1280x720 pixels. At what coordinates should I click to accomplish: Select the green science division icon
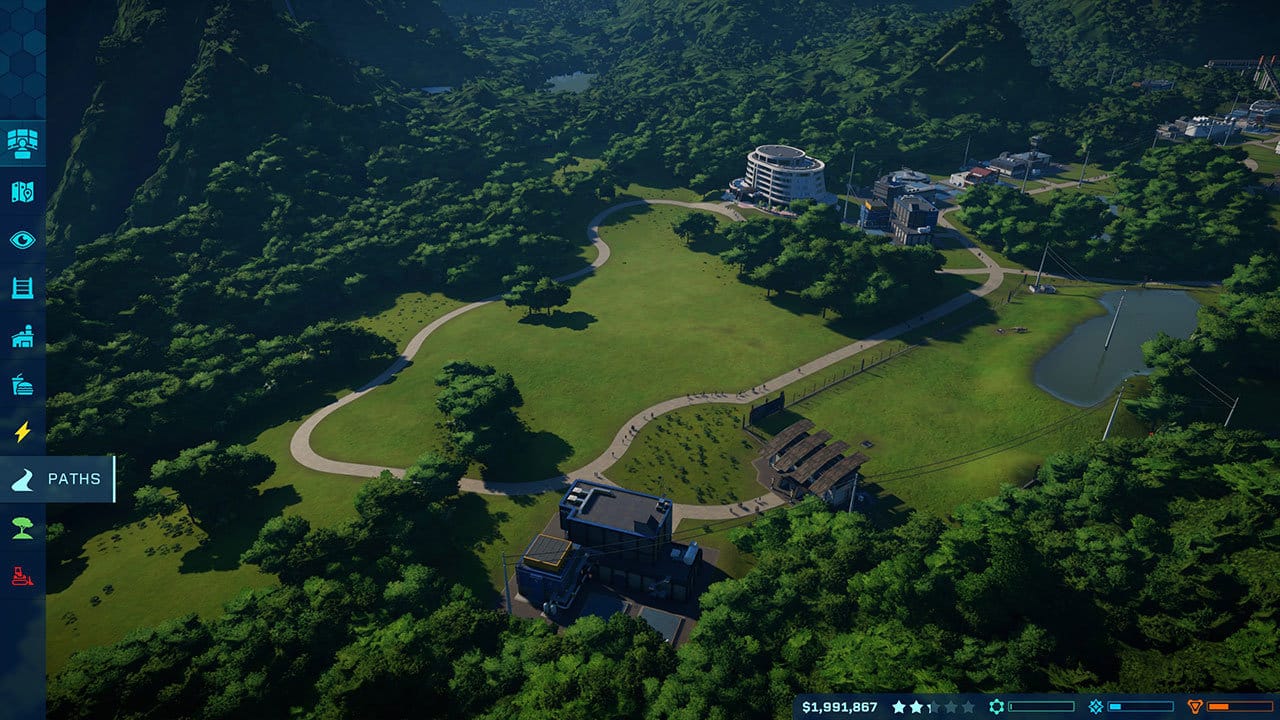pos(996,707)
